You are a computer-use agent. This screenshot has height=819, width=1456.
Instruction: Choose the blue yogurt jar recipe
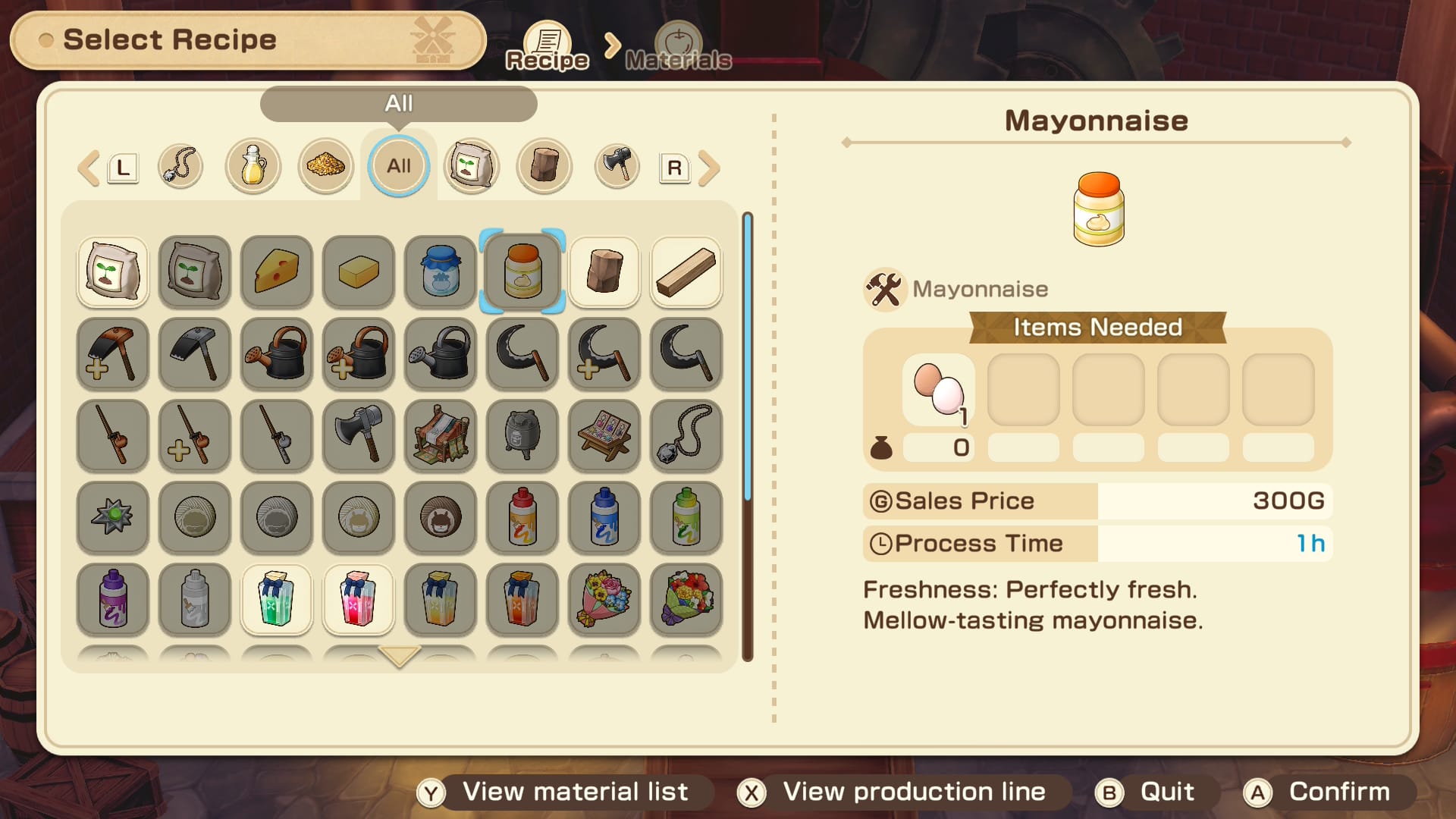tap(441, 271)
